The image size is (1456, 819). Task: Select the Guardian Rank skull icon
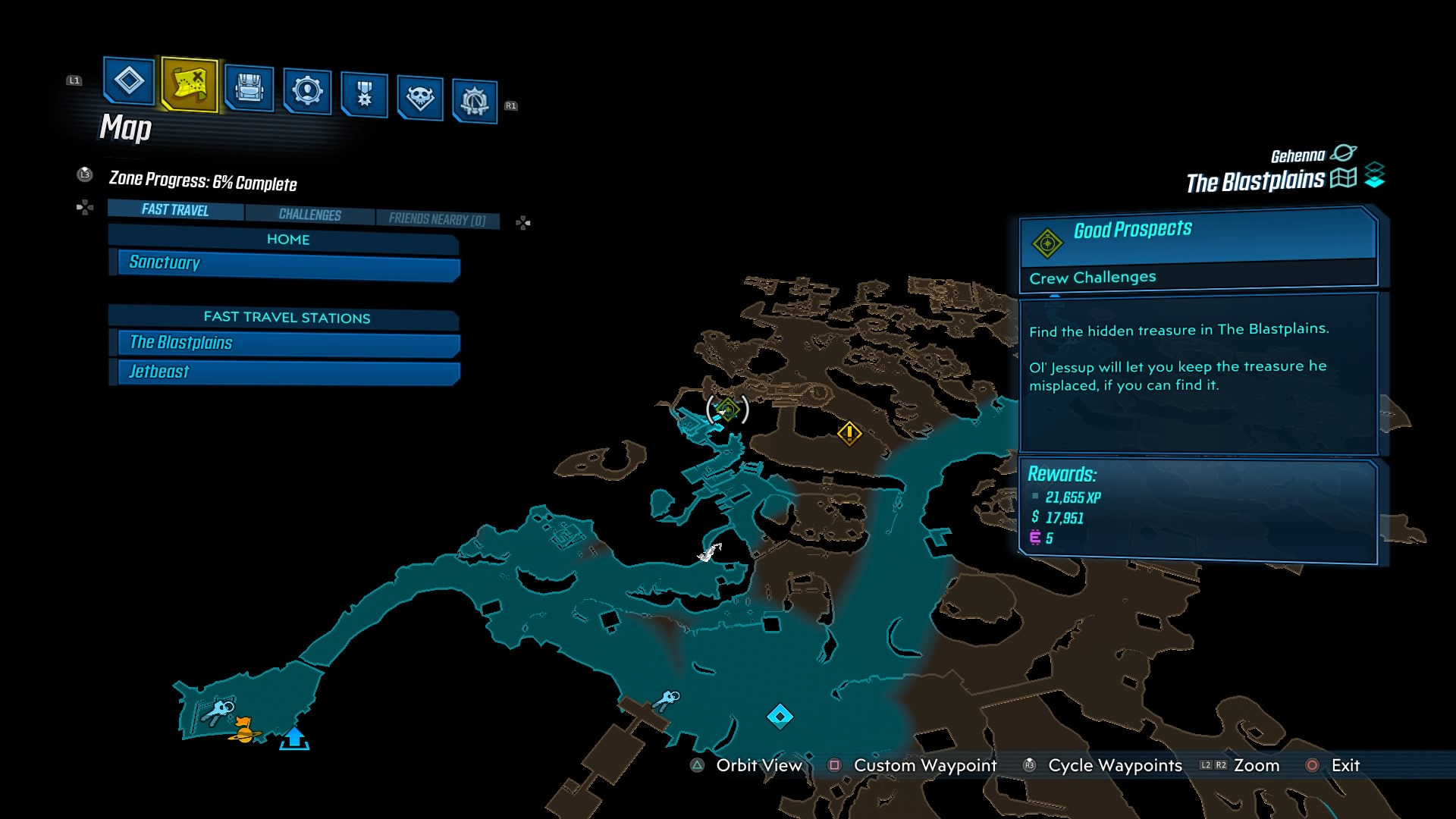click(422, 95)
